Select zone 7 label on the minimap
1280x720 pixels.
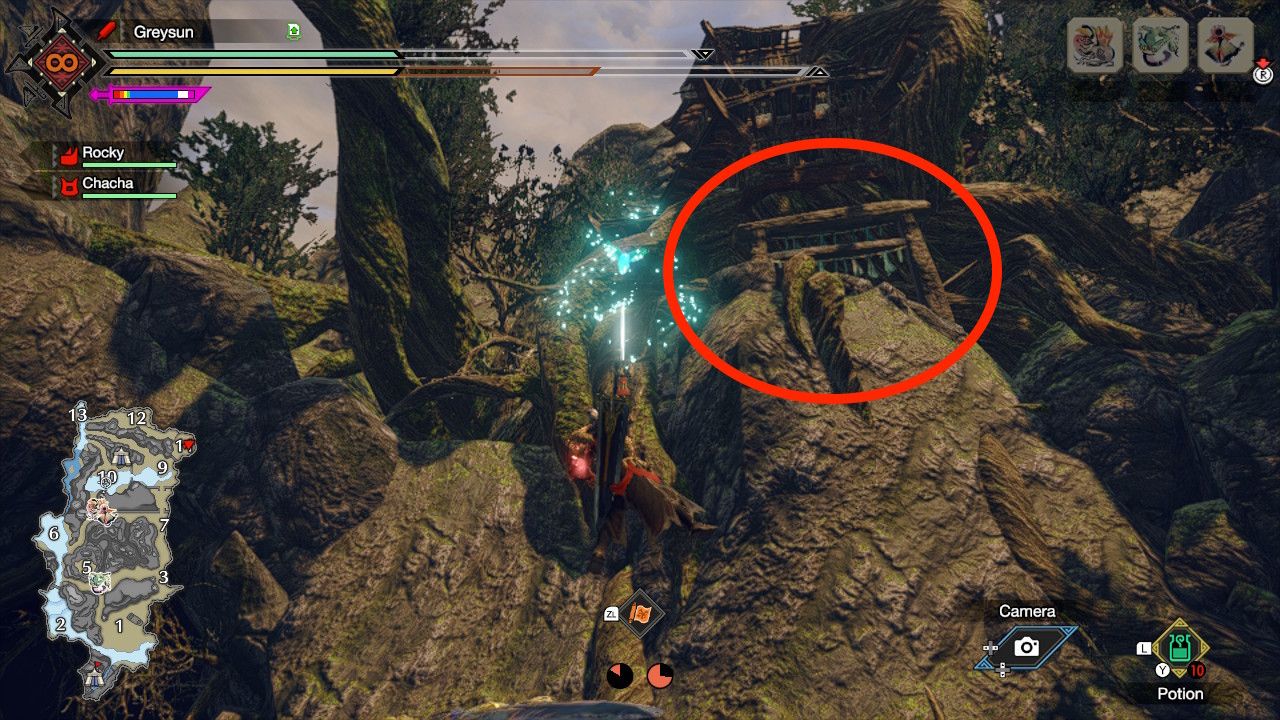(x=163, y=524)
